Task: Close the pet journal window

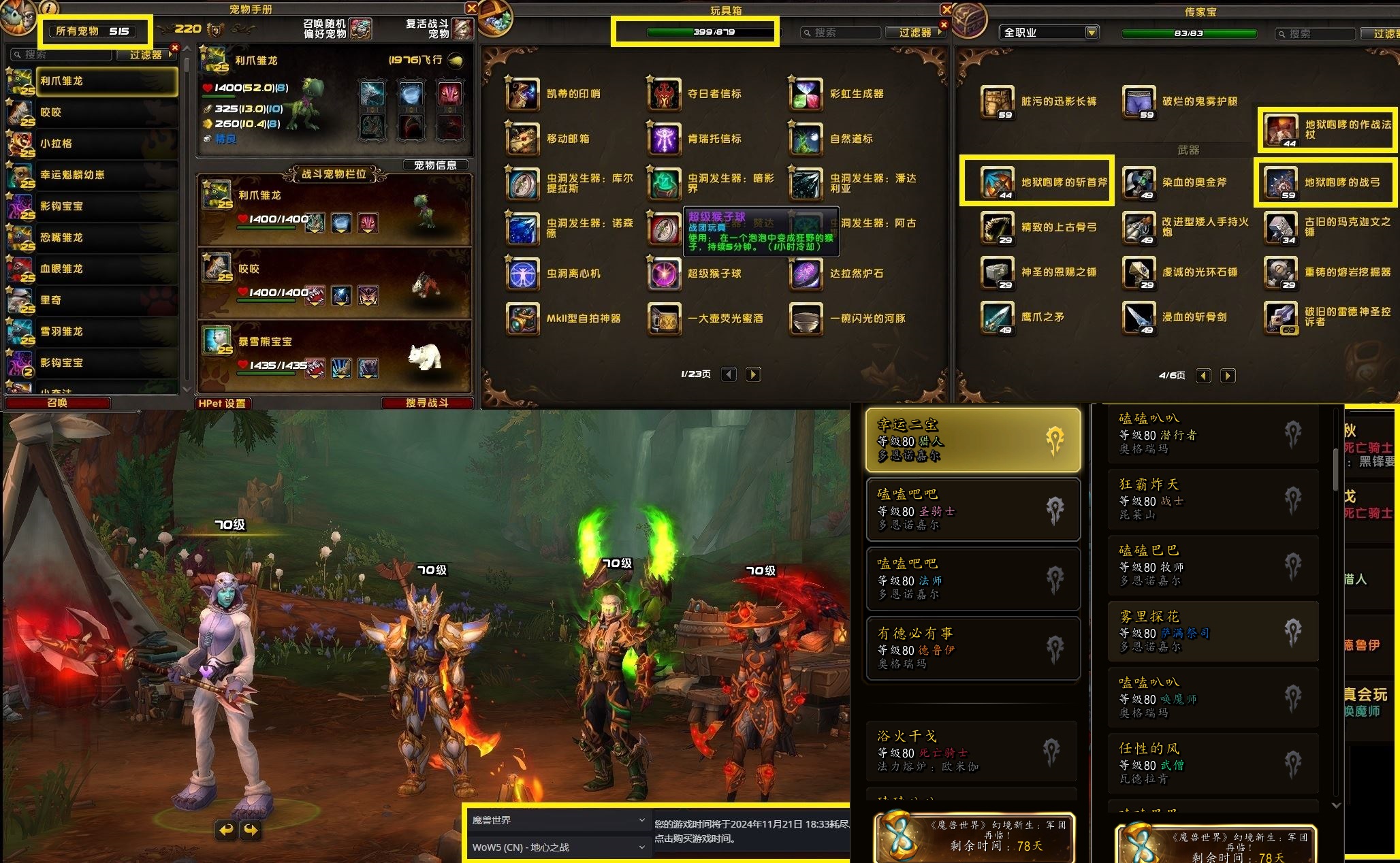Action: point(471,8)
